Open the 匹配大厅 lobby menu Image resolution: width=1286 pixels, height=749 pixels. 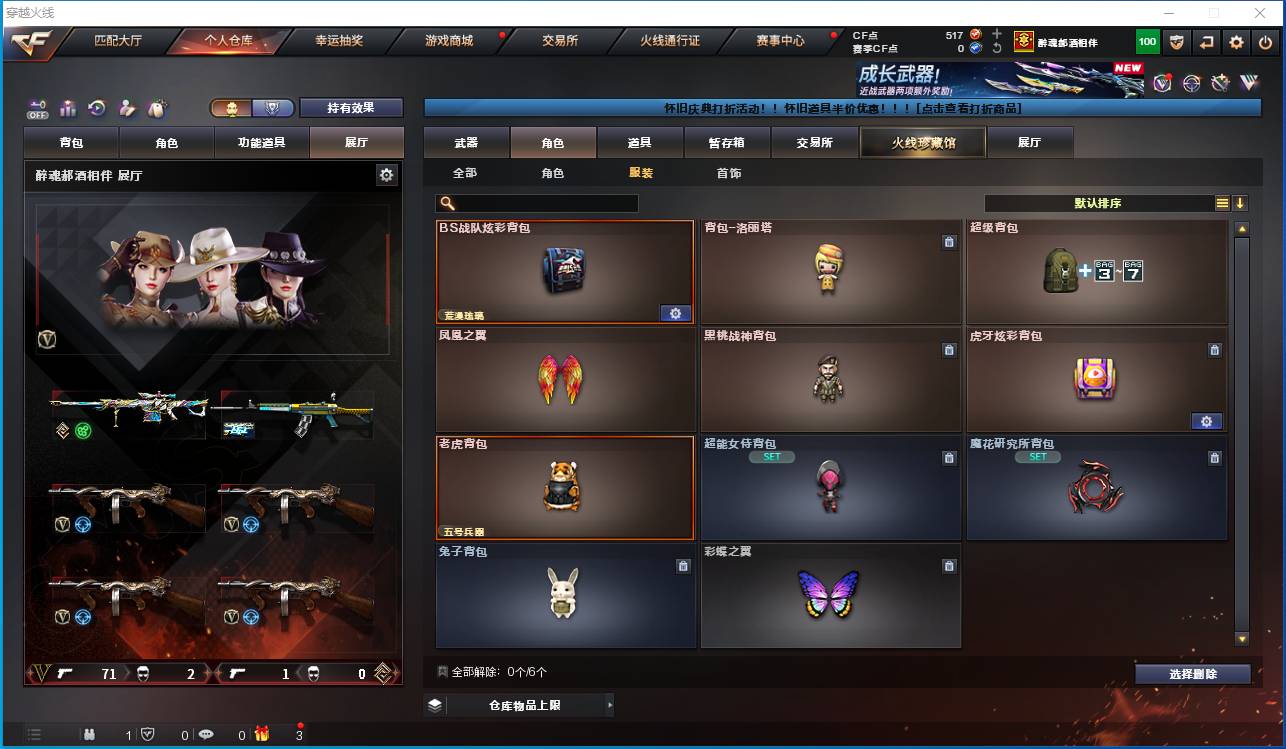tap(118, 41)
